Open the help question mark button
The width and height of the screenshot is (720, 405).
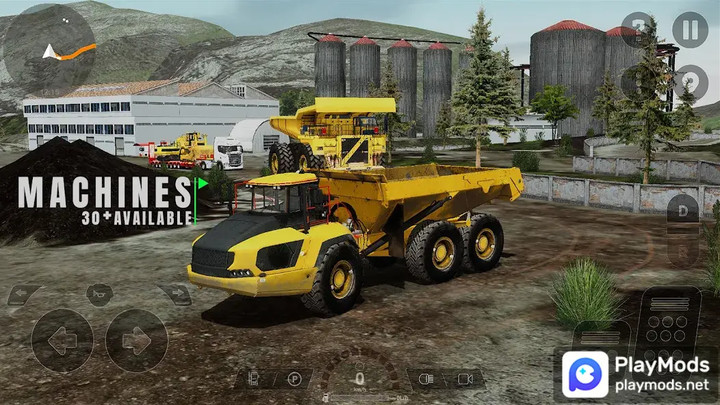tap(638, 29)
